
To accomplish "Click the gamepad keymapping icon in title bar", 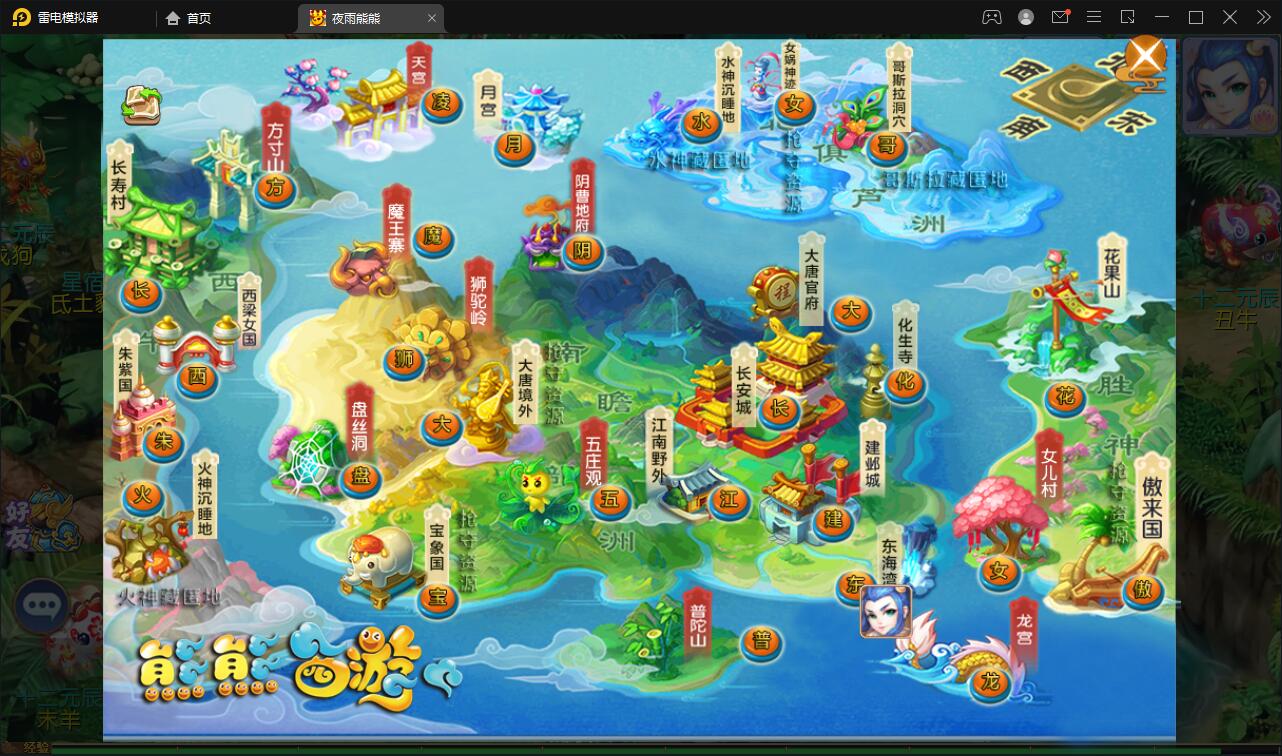I will [x=992, y=17].
